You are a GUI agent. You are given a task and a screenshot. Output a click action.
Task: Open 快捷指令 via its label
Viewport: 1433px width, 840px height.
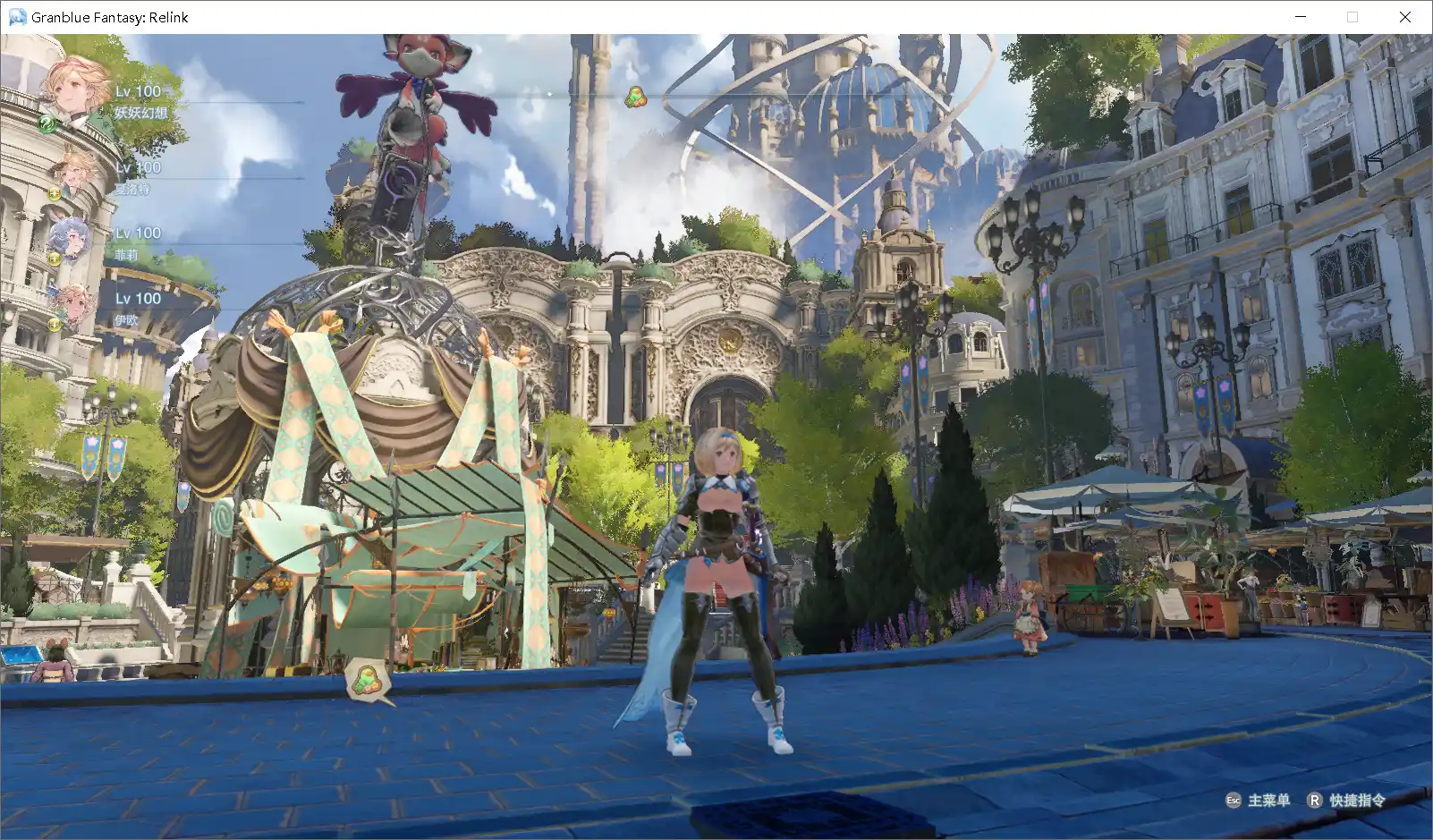(x=1358, y=802)
